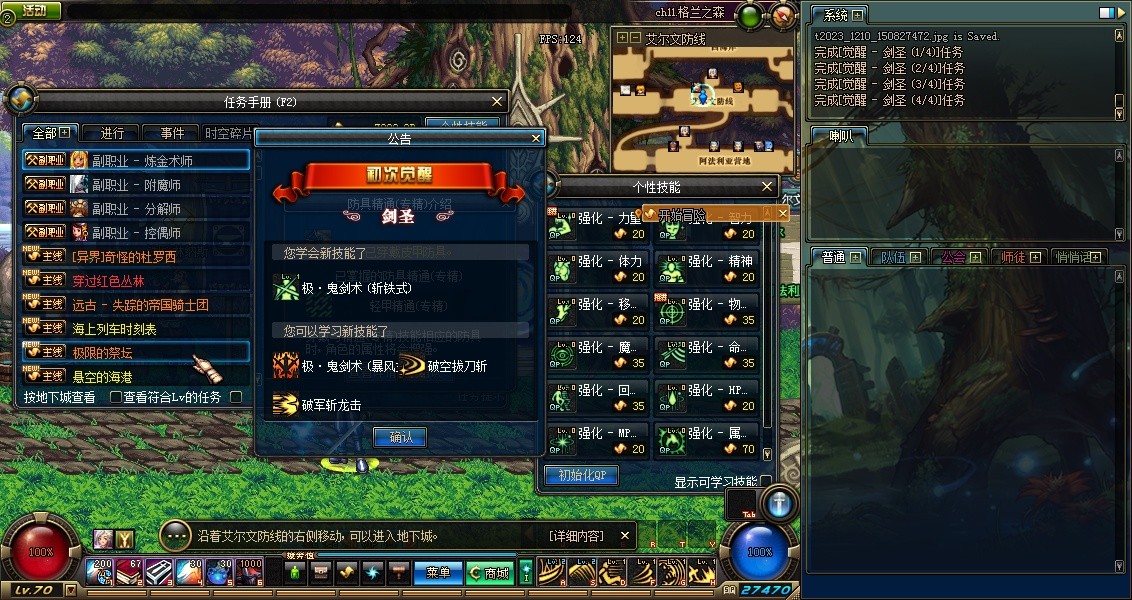
Task: Open the 菜单 menu button
Action: click(x=438, y=573)
